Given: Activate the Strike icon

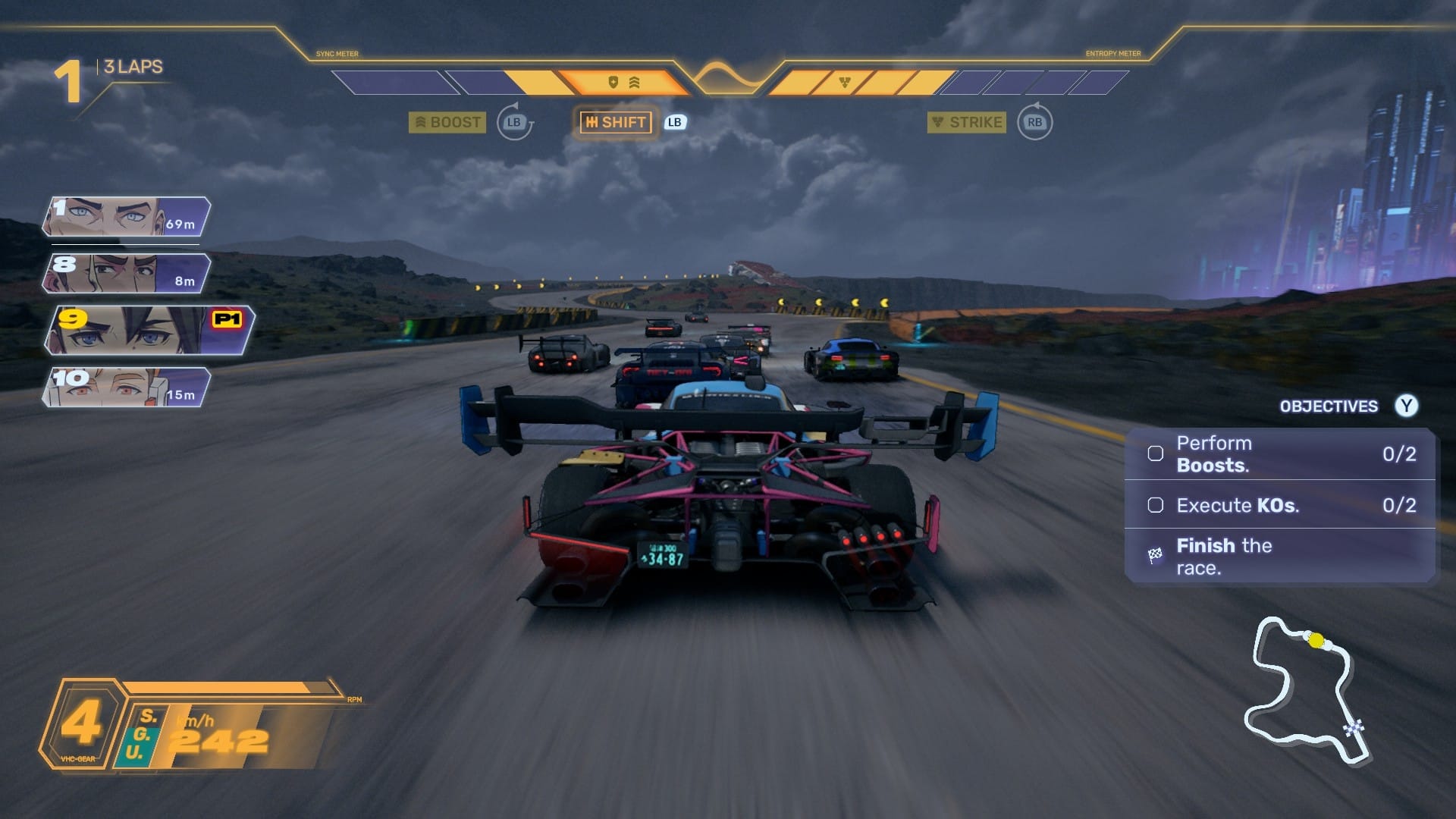Looking at the screenshot, I should (939, 122).
